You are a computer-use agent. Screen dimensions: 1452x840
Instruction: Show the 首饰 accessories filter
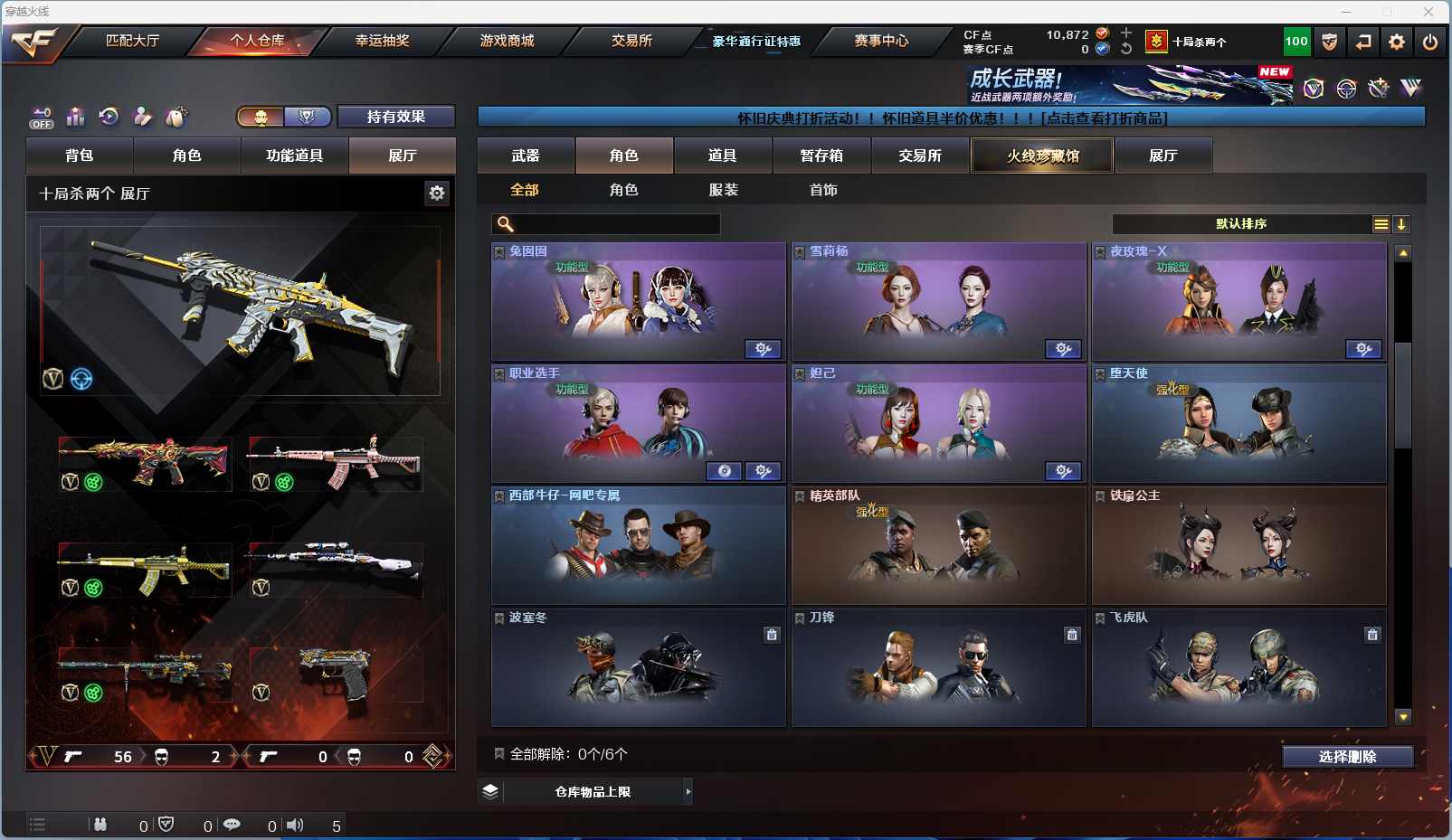pos(823,190)
